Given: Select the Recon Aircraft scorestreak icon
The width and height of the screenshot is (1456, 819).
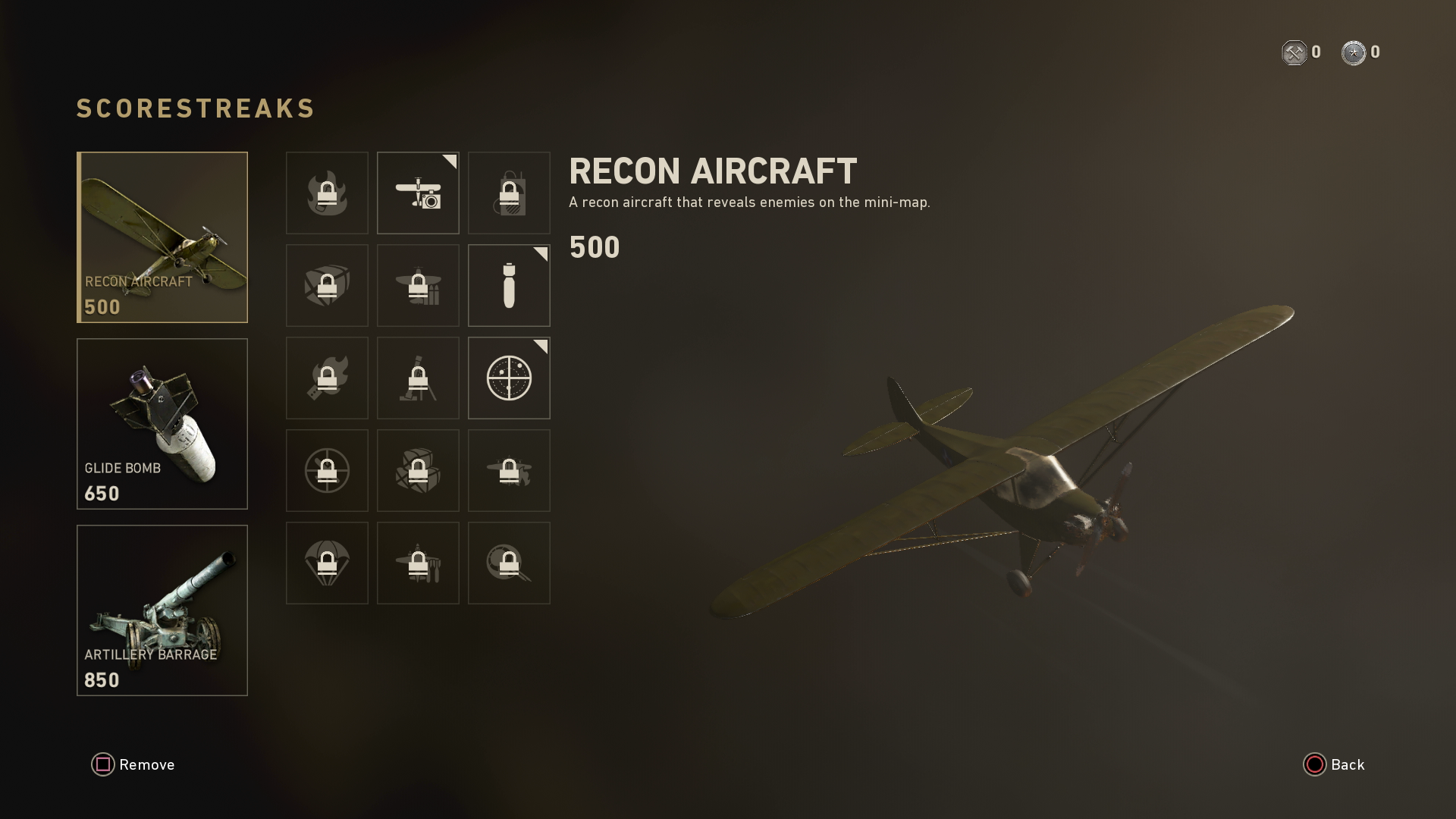Looking at the screenshot, I should pyautogui.click(x=418, y=193).
